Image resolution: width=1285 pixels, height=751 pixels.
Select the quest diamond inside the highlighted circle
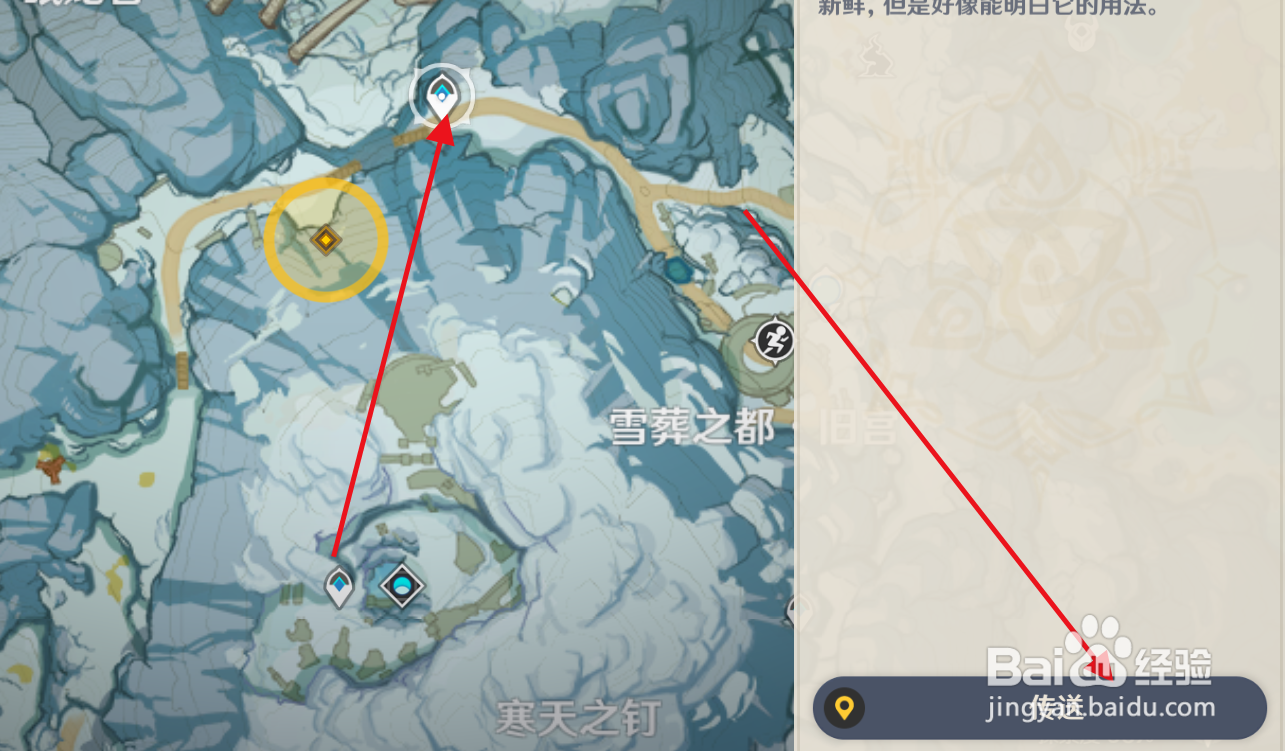tap(325, 240)
